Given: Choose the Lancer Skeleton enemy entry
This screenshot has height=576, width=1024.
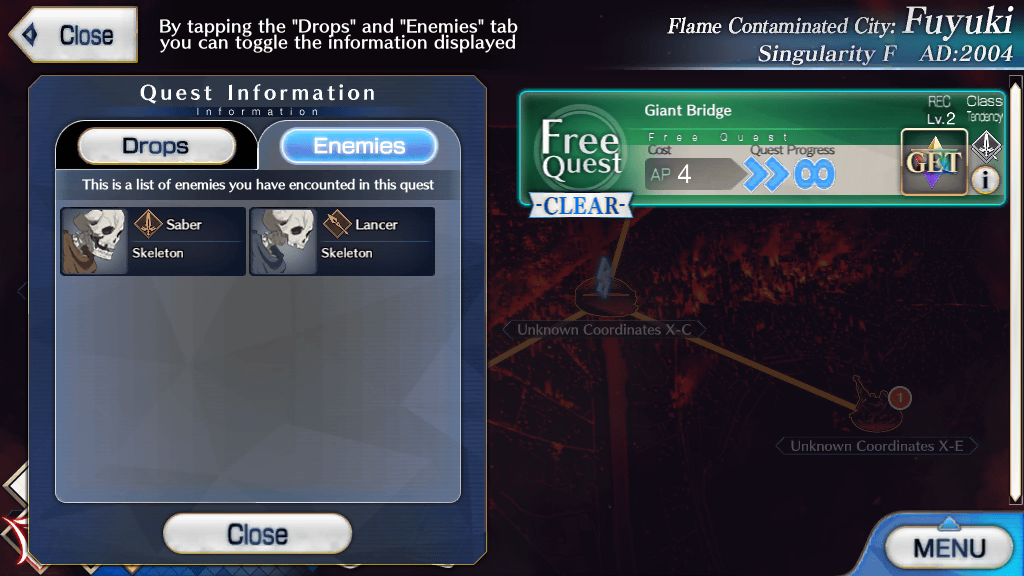Looking at the screenshot, I should (x=342, y=241).
